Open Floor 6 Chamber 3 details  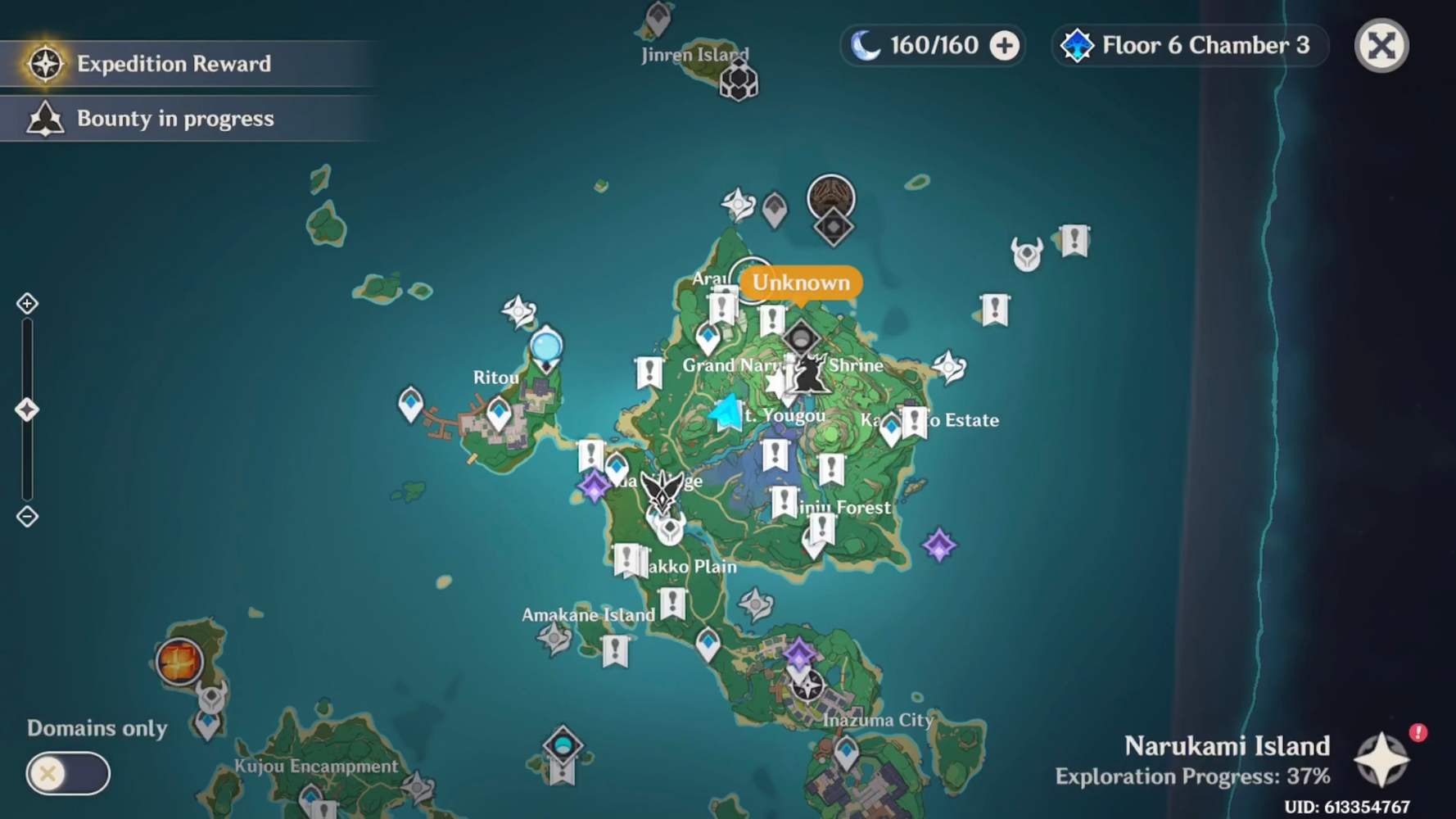pos(1187,46)
